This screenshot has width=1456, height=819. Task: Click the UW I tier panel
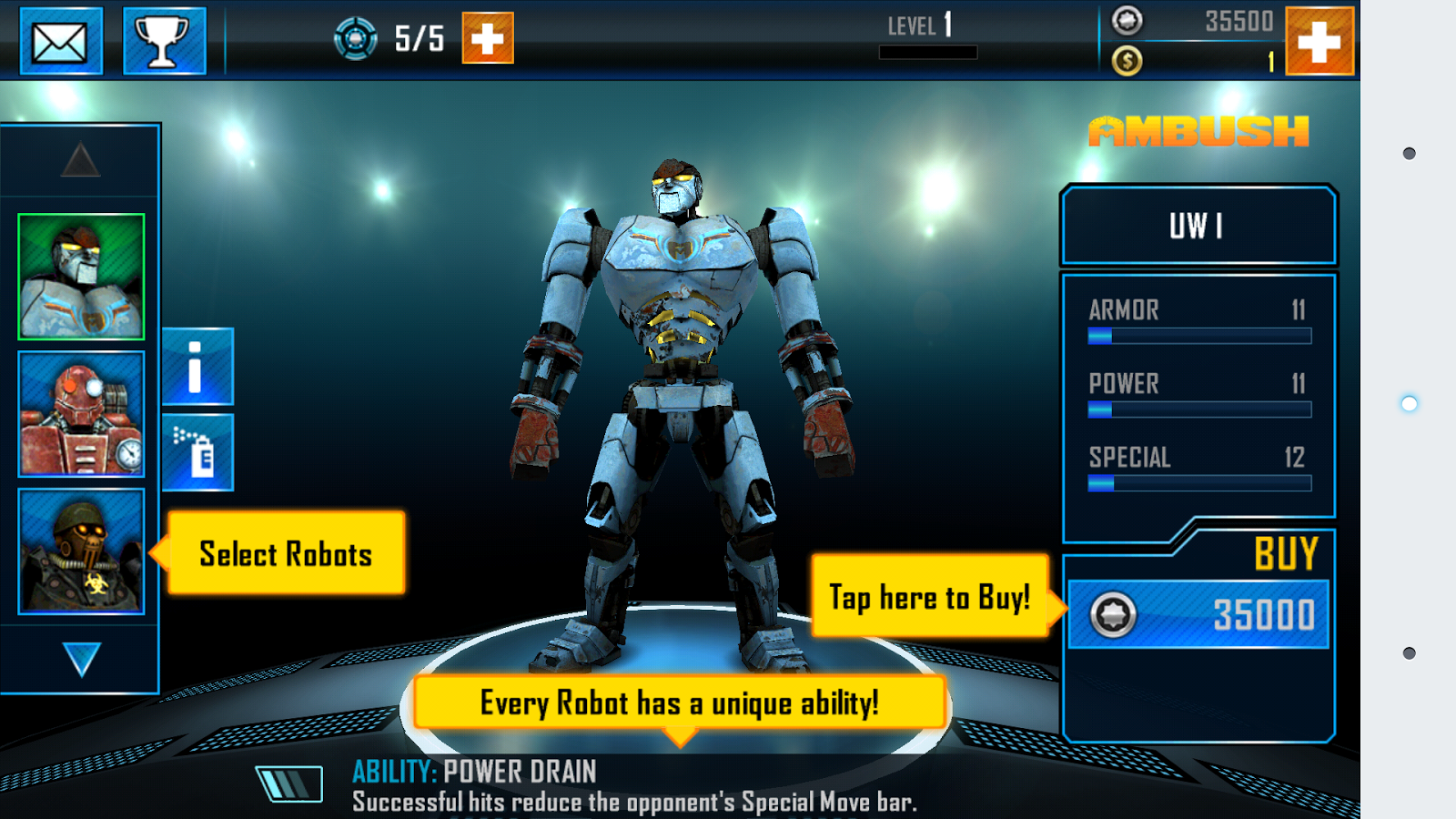click(1198, 226)
